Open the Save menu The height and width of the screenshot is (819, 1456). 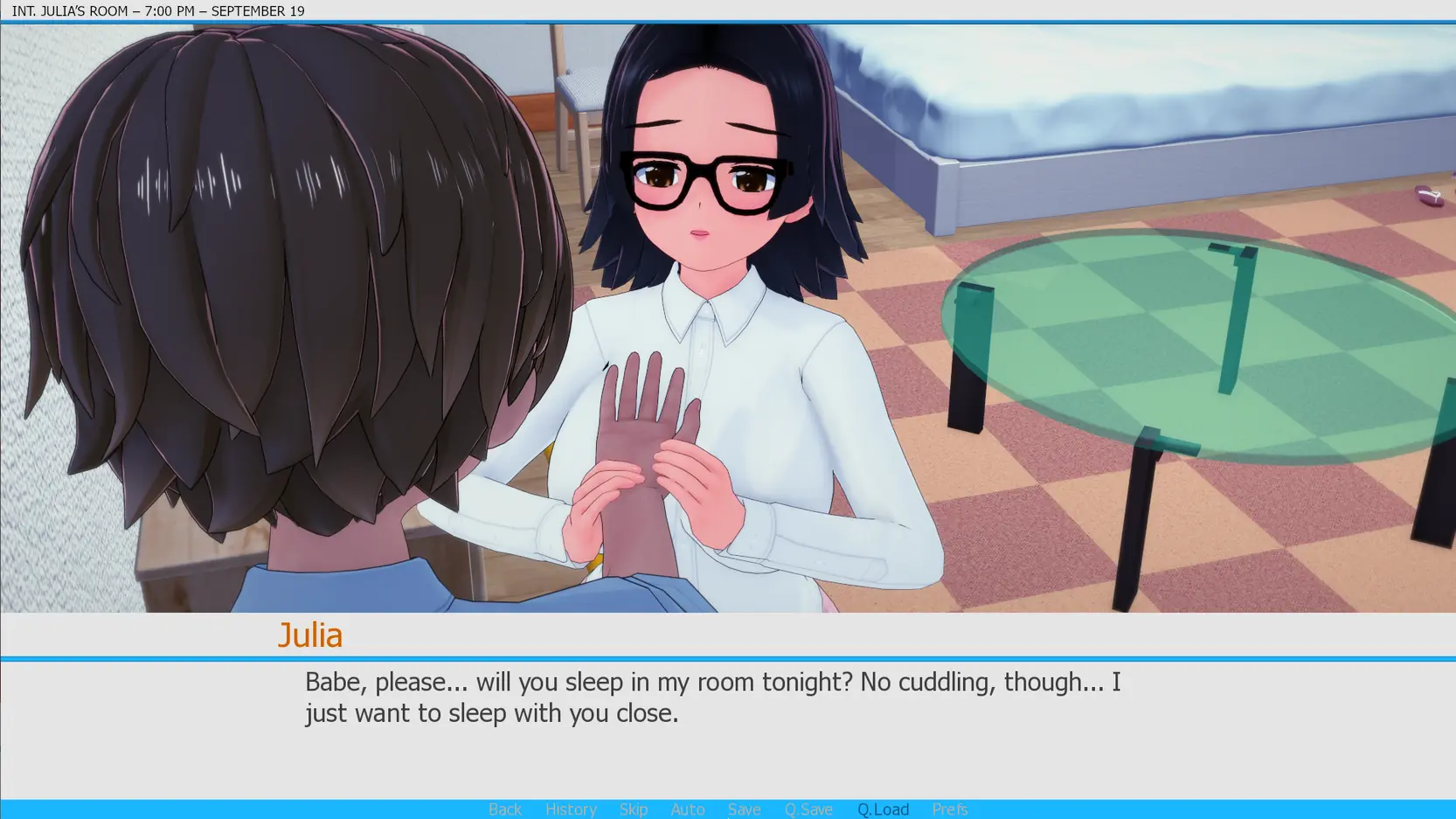[745, 809]
